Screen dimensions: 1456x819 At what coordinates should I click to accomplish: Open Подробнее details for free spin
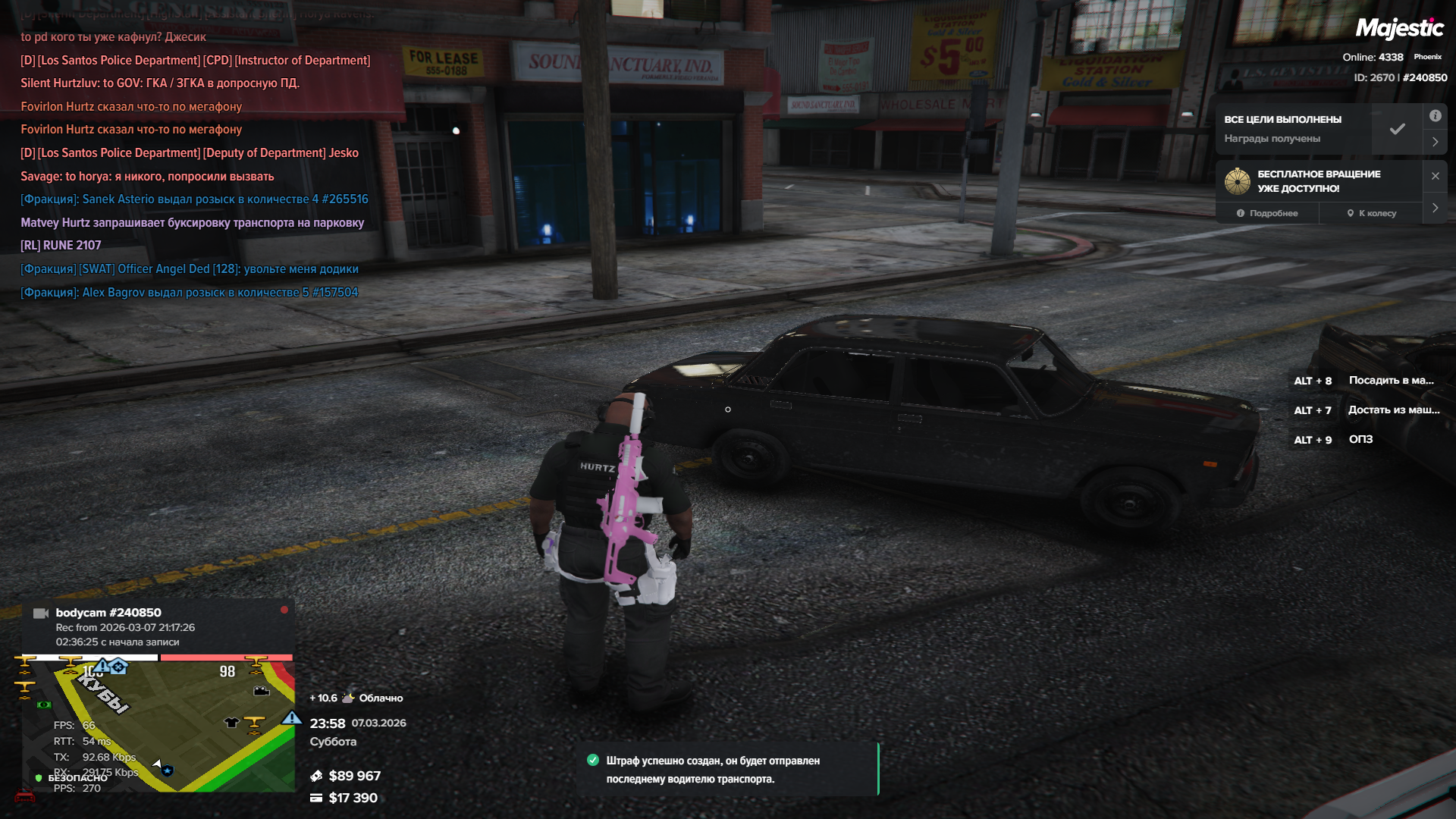[1267, 213]
